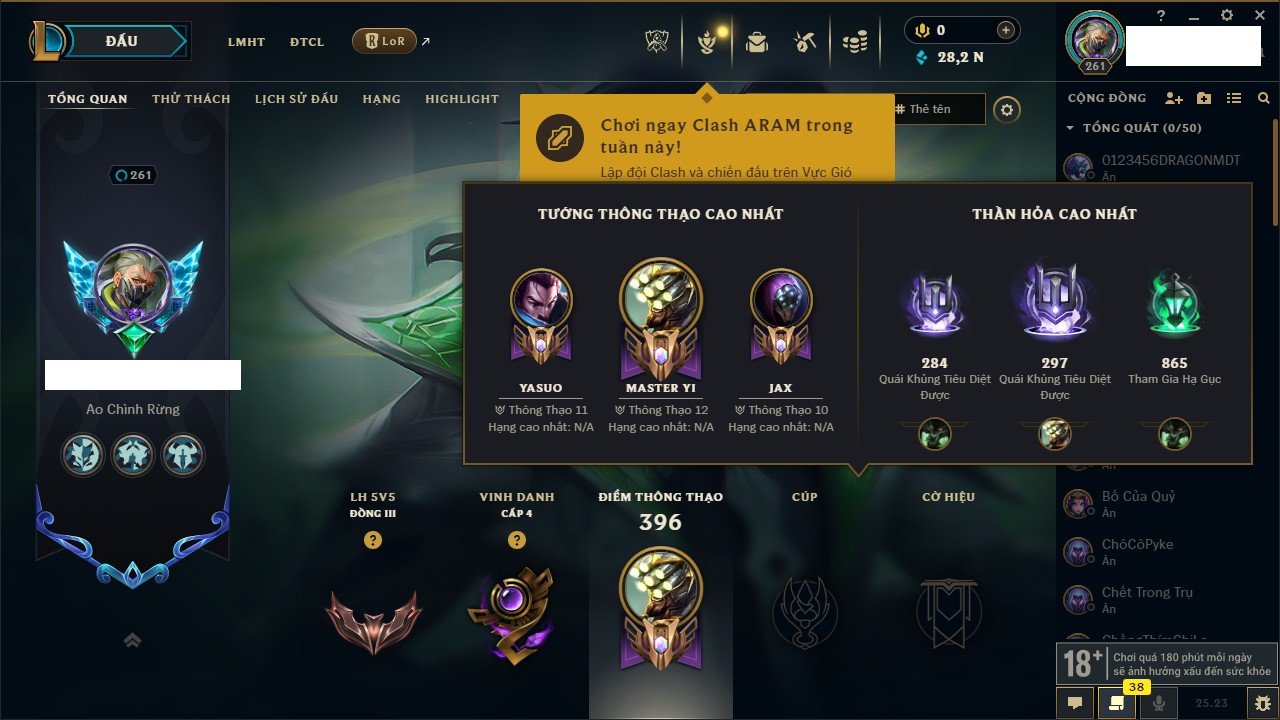Open the Clash trophy icon
The image size is (1280, 720).
657,42
